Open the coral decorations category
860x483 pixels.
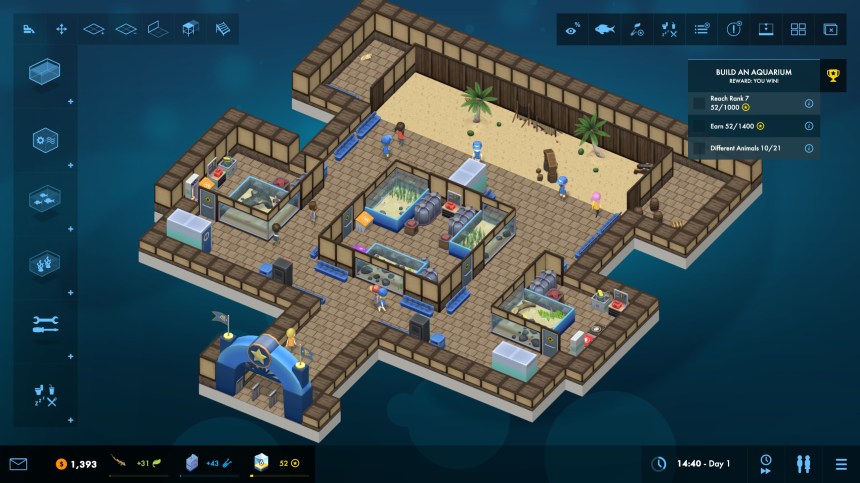(x=45, y=263)
